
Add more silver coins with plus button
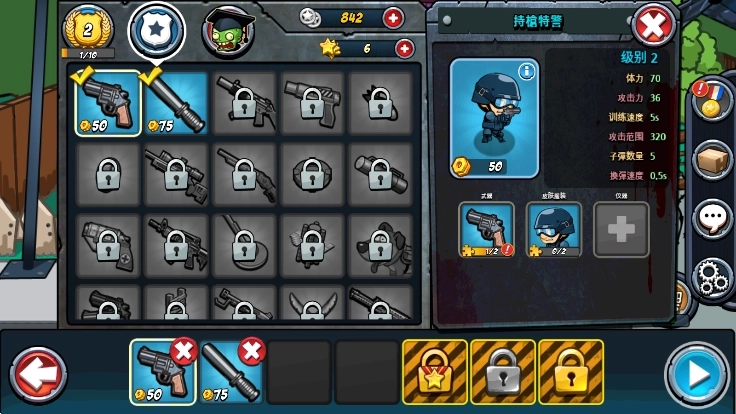click(393, 17)
